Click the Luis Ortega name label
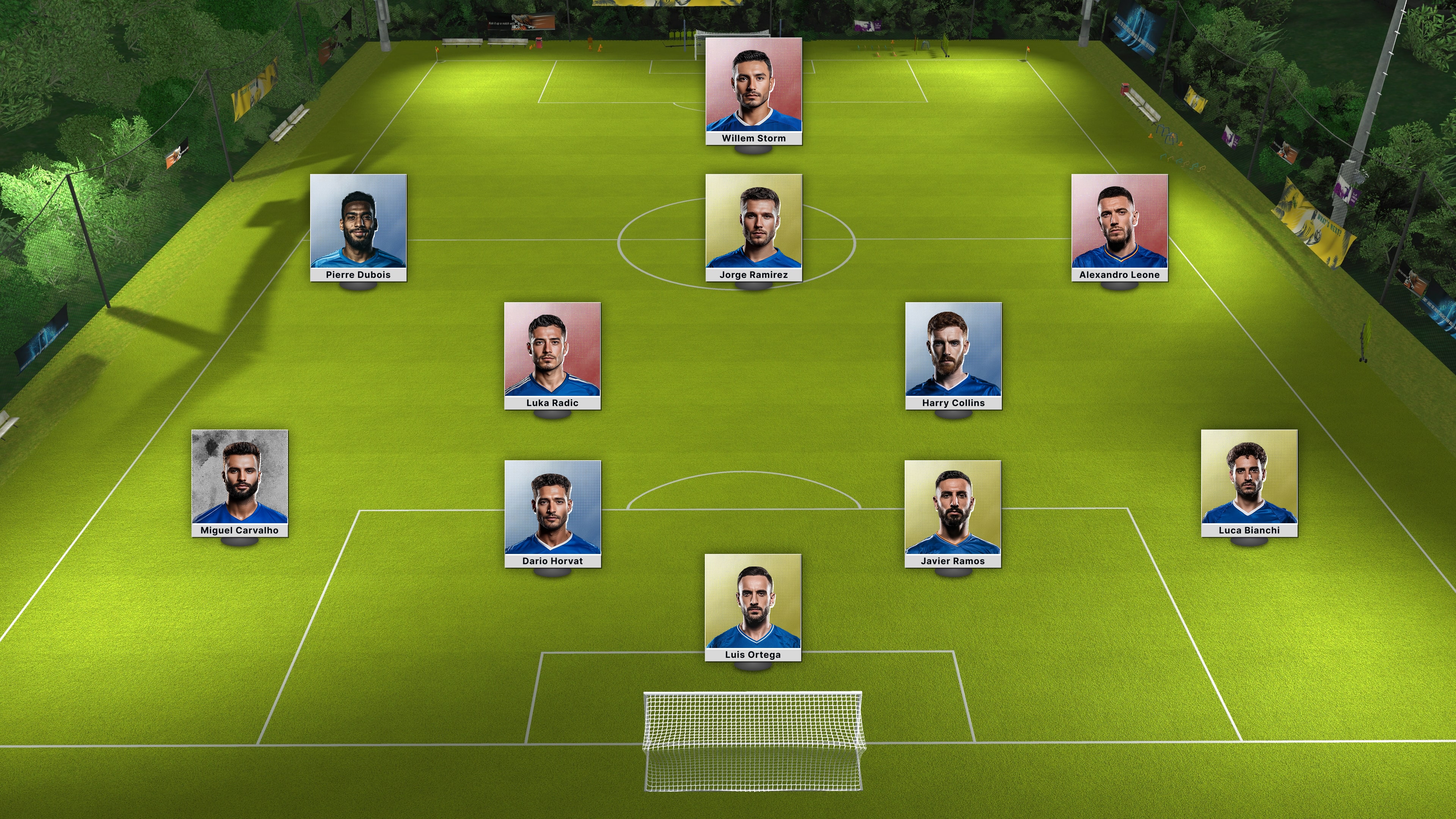This screenshot has height=819, width=1456. coord(753,654)
